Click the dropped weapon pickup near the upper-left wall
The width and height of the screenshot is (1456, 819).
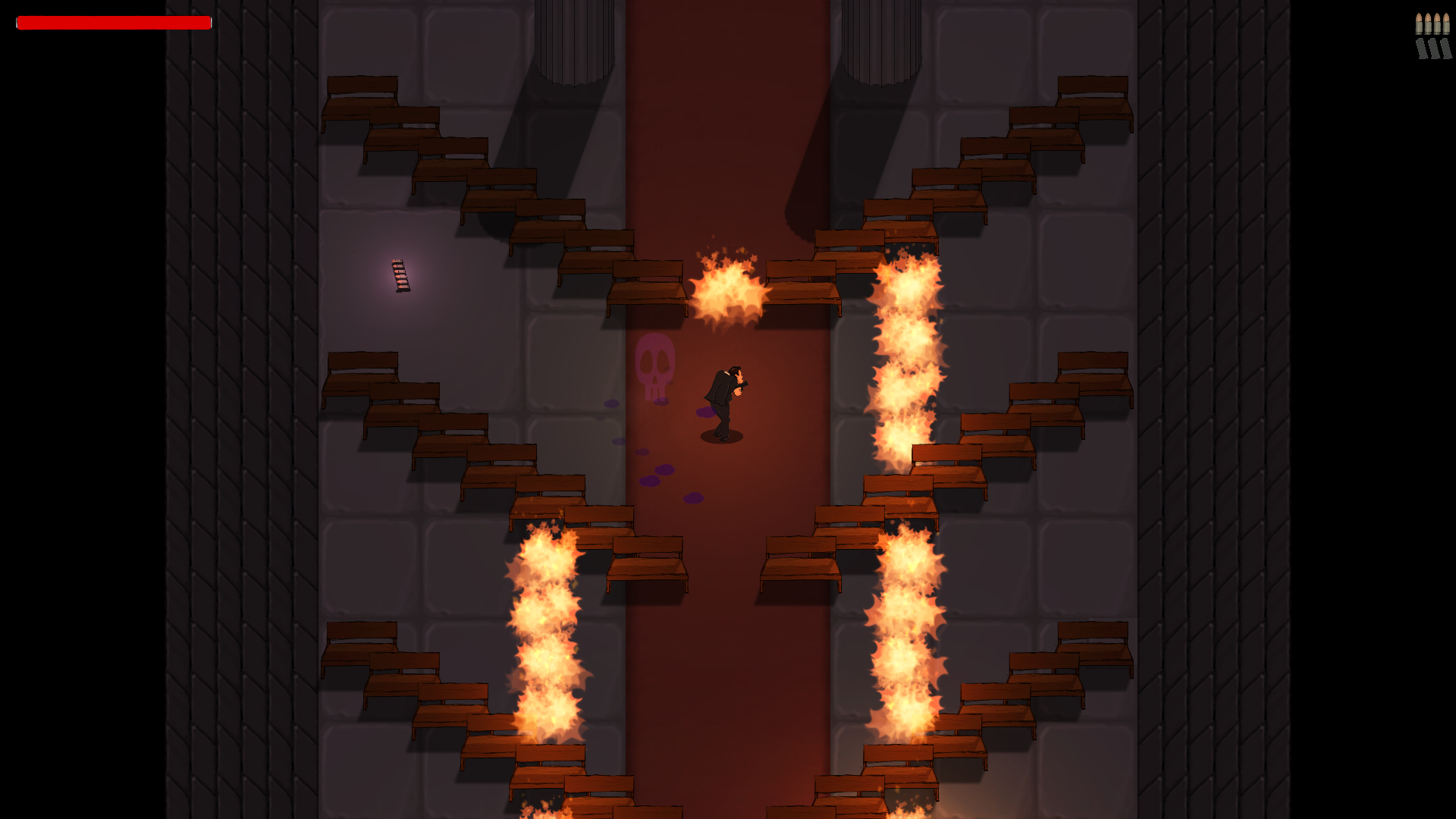[400, 276]
